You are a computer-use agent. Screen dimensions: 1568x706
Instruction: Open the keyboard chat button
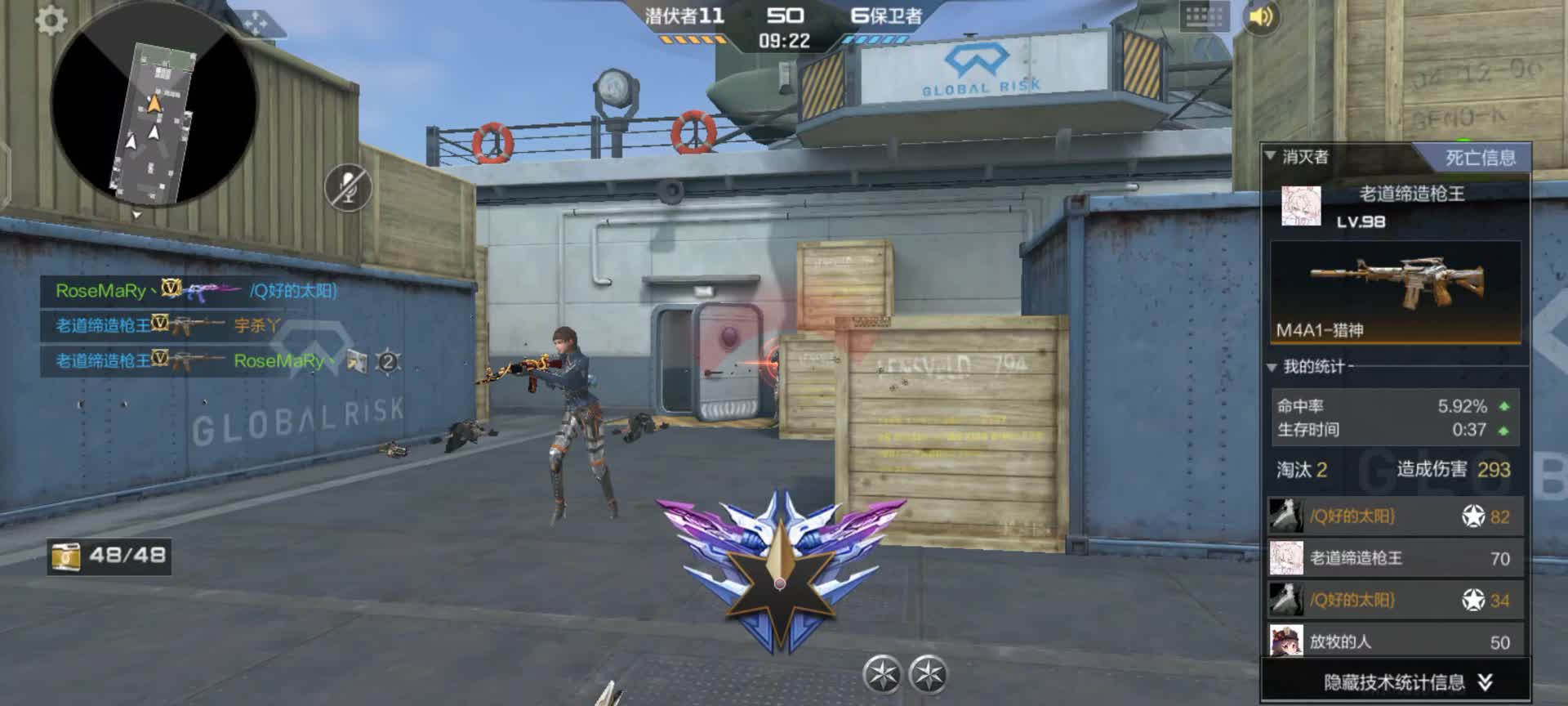pos(1204,16)
